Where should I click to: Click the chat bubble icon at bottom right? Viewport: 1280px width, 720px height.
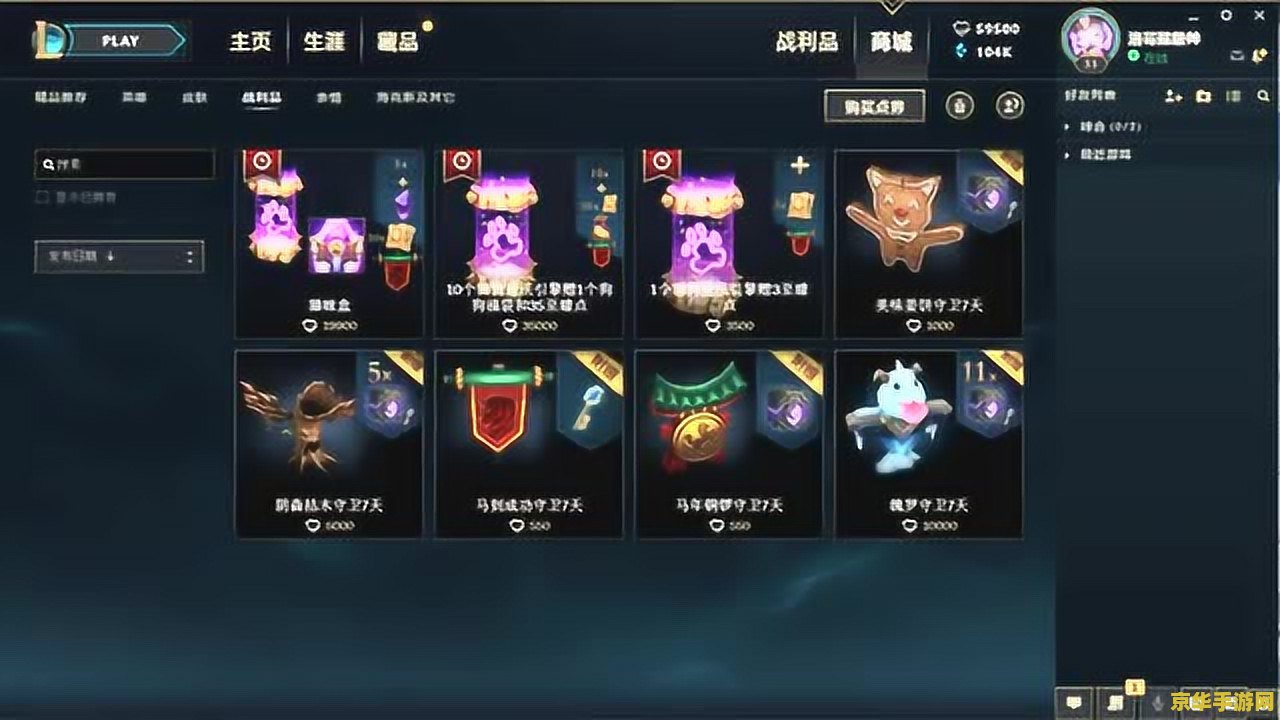pyautogui.click(x=1072, y=704)
